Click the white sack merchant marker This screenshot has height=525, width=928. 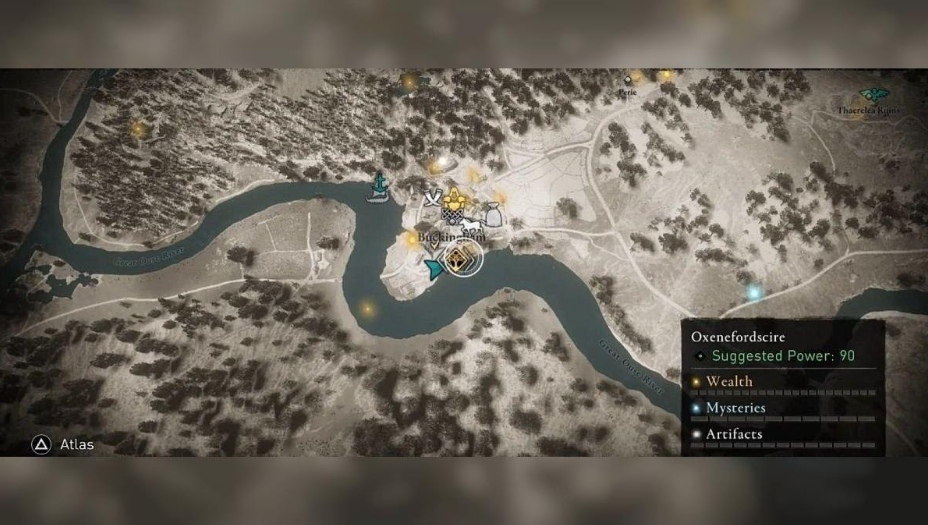click(492, 211)
